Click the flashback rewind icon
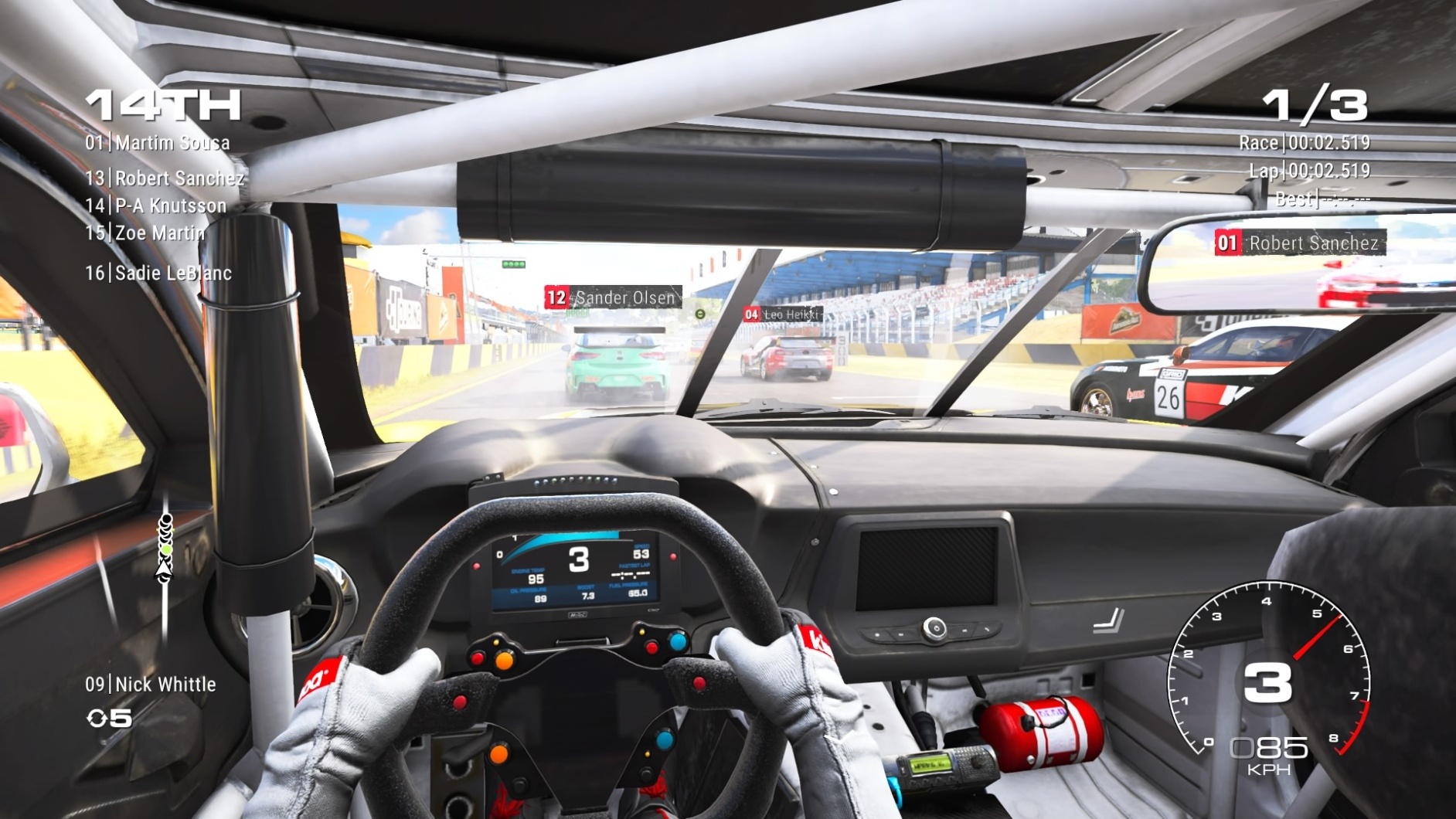 (x=97, y=719)
